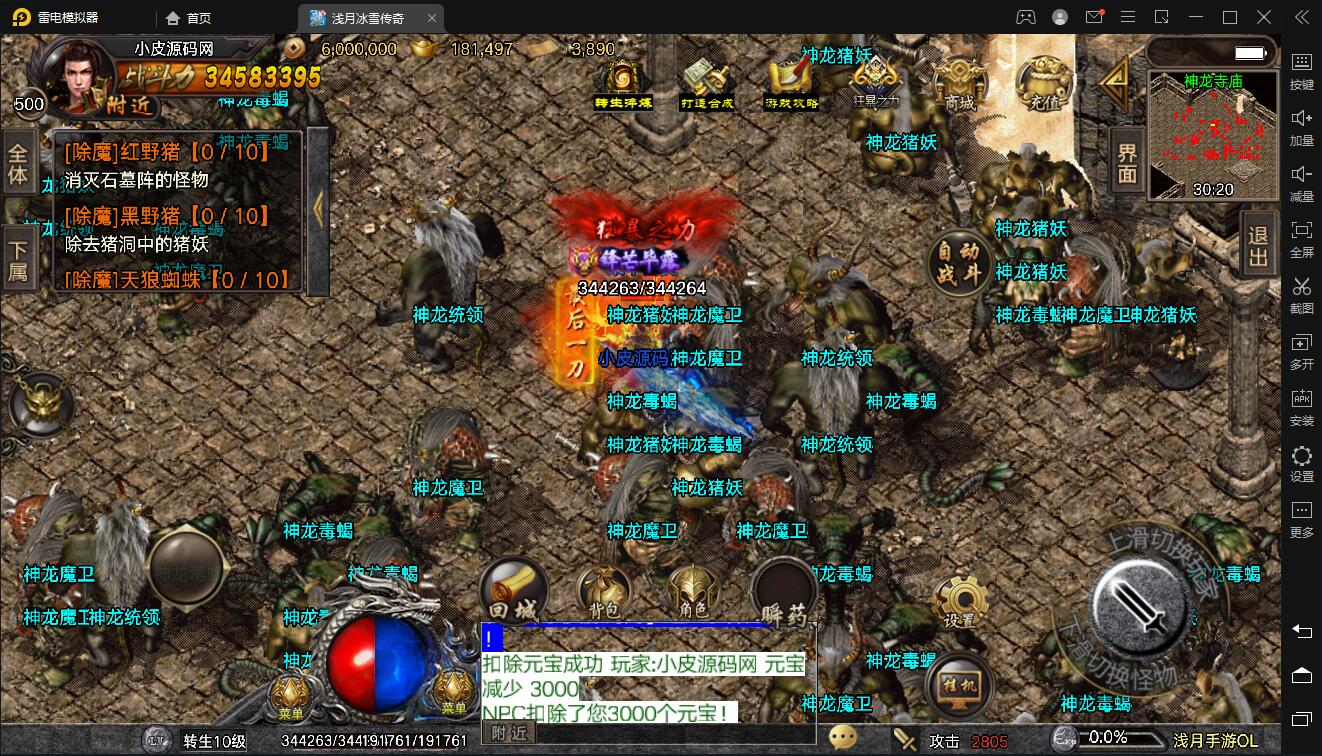This screenshot has width=1322, height=756.
Task: Click the 回城 return-to-town button
Action: [513, 590]
